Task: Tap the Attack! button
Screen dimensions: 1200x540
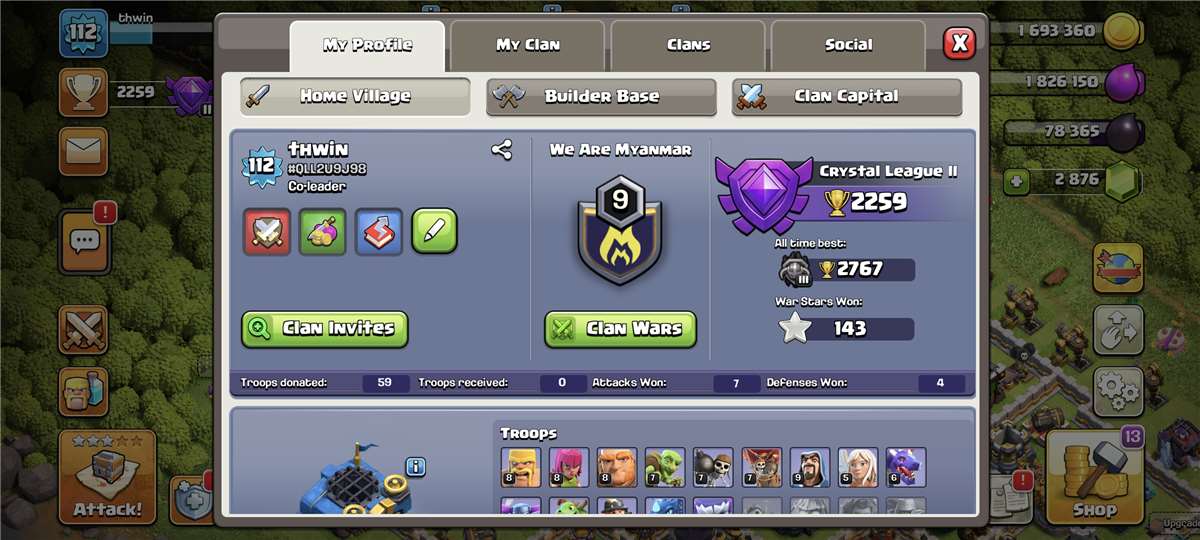Action: click(107, 479)
